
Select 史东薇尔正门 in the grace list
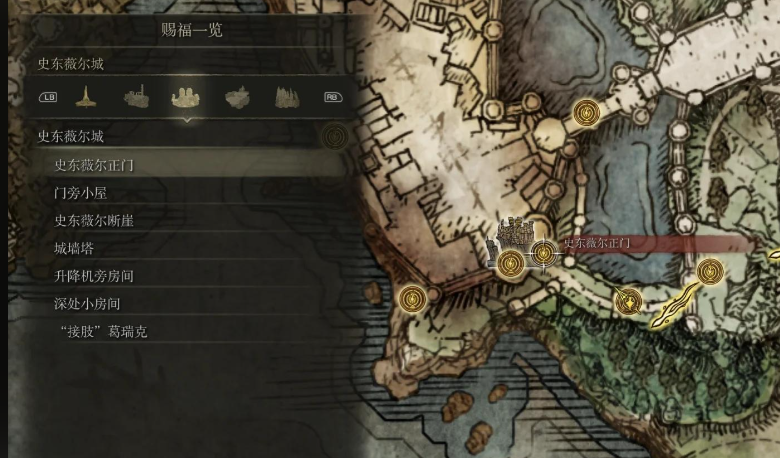pyautogui.click(x=94, y=165)
